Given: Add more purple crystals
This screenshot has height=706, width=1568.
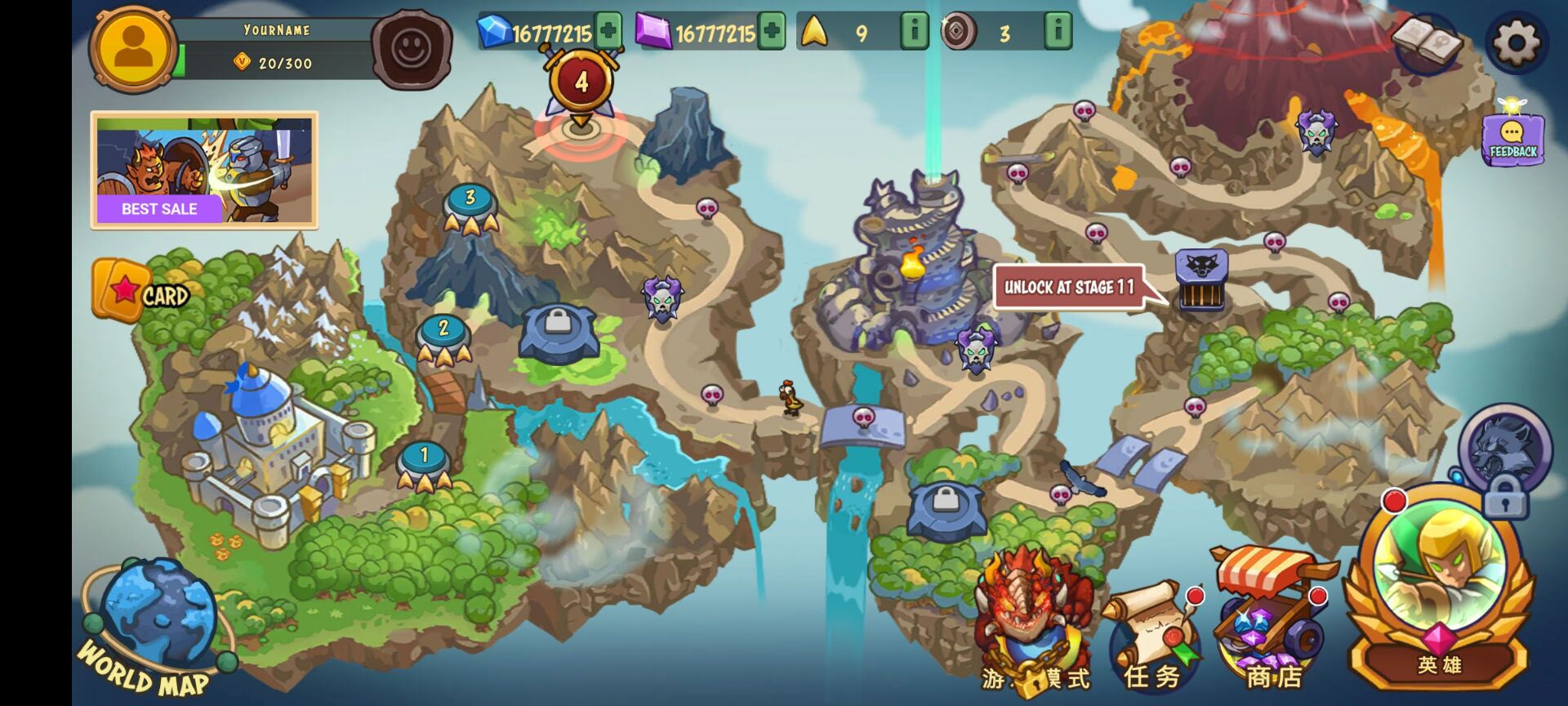Looking at the screenshot, I should (771, 32).
